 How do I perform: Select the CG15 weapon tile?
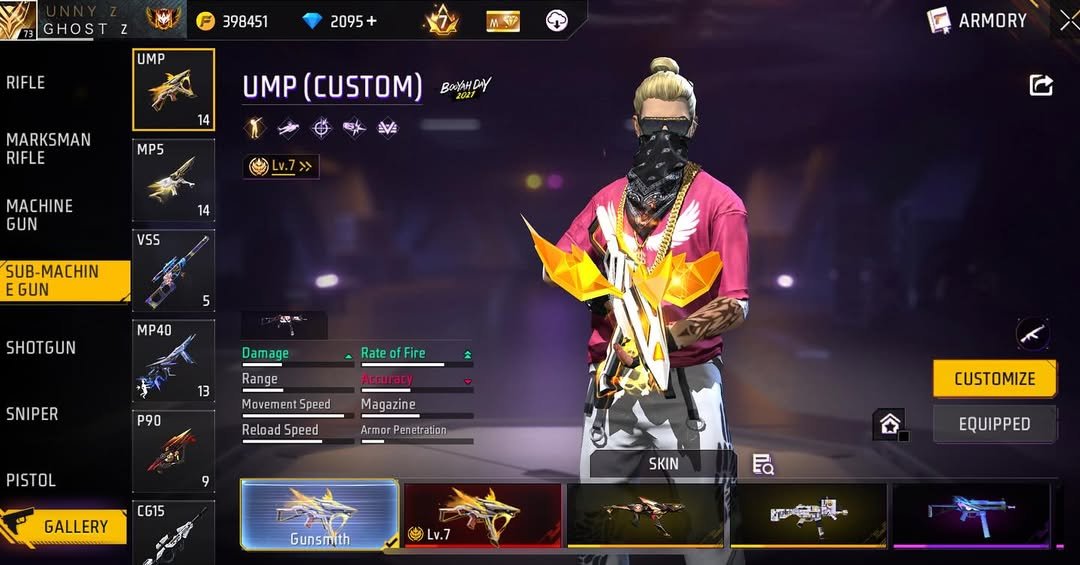tap(173, 533)
